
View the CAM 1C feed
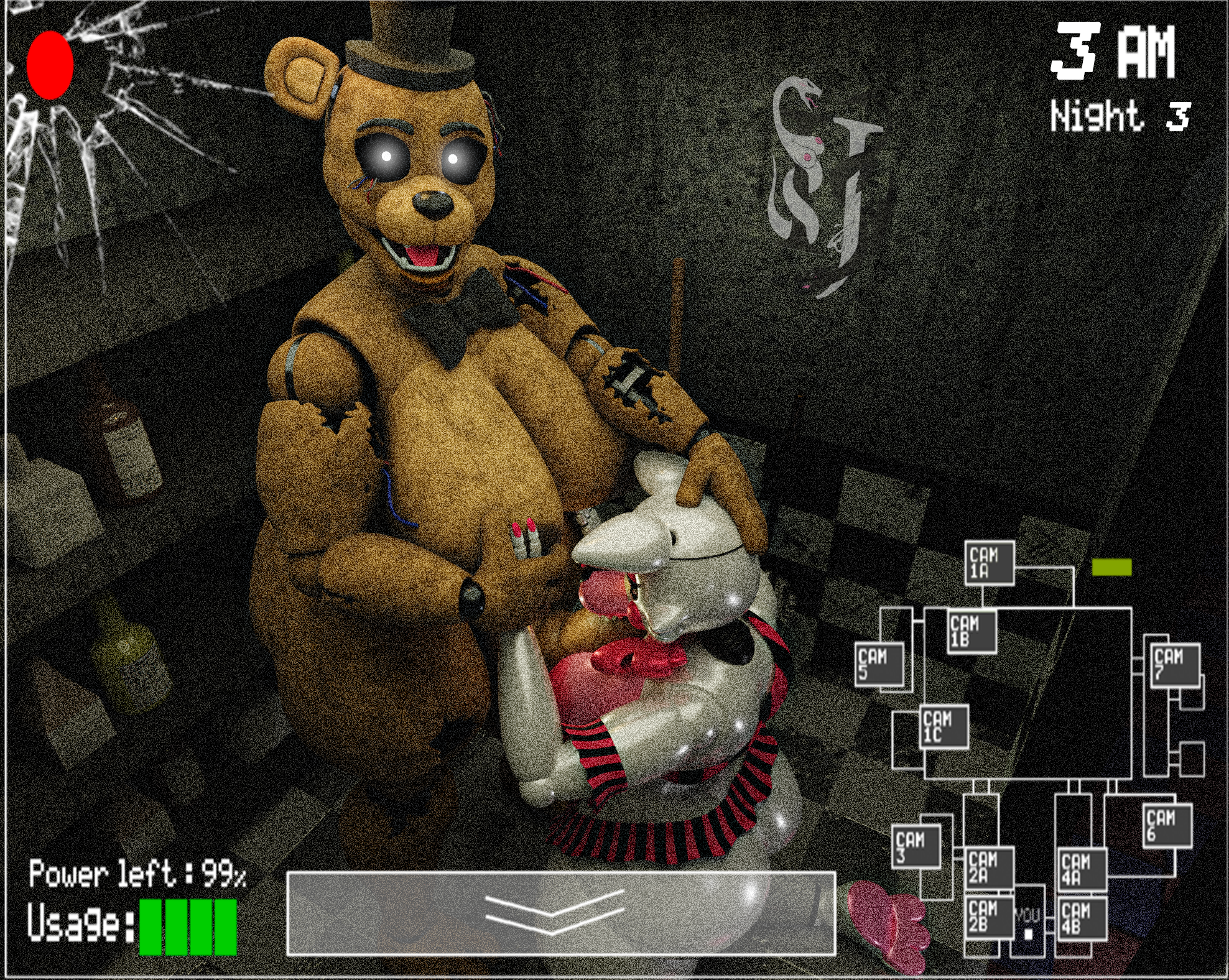[x=944, y=727]
